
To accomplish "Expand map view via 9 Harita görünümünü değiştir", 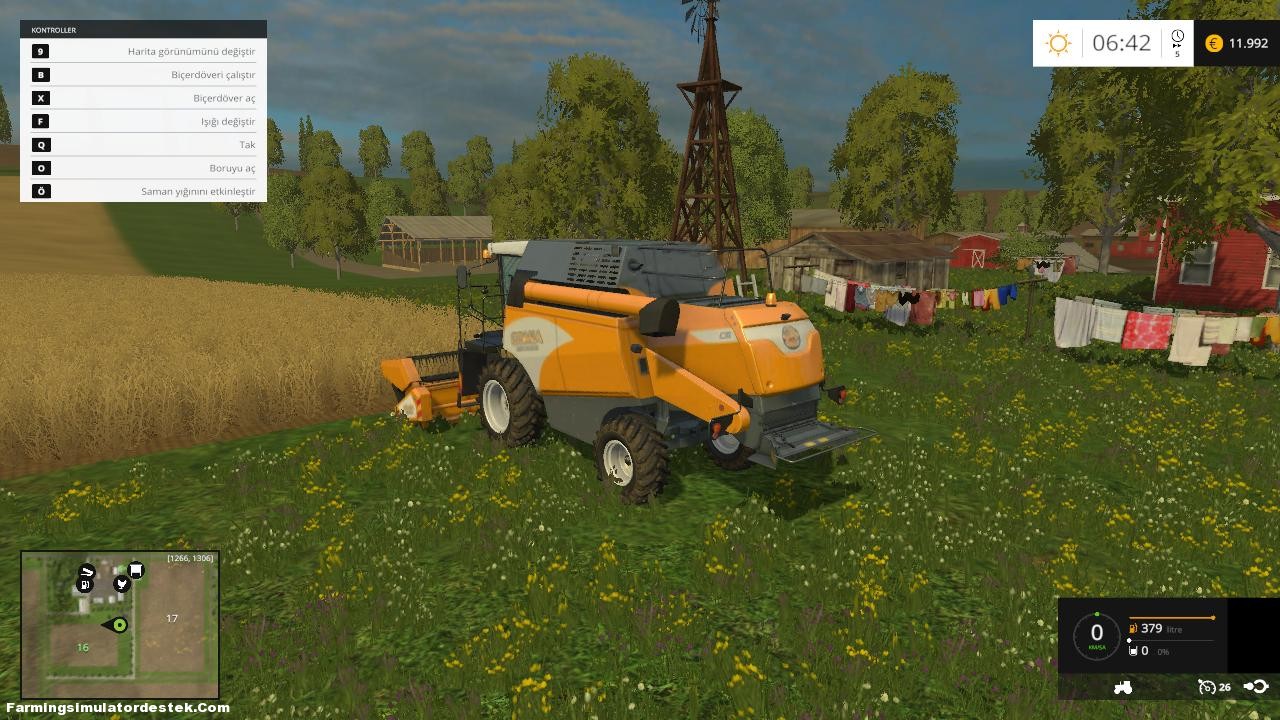I will pyautogui.click(x=143, y=50).
